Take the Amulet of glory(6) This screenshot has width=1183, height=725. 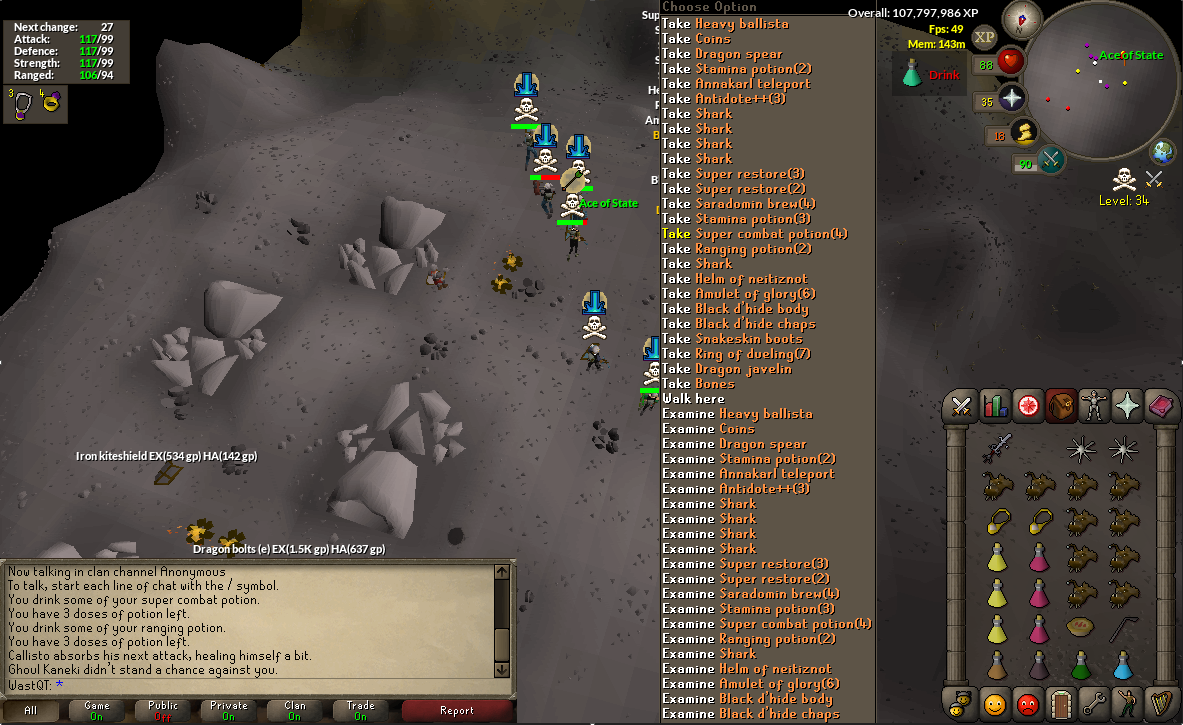738,293
